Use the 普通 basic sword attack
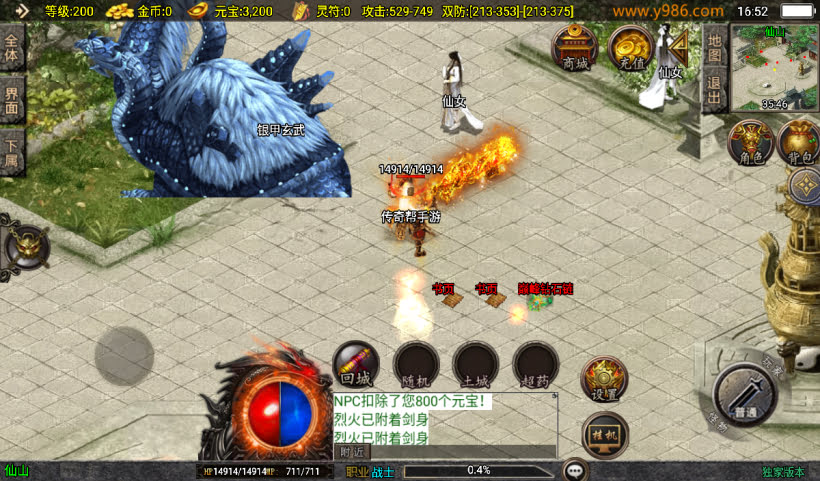Screen dimensions: 820x481 click(x=745, y=396)
